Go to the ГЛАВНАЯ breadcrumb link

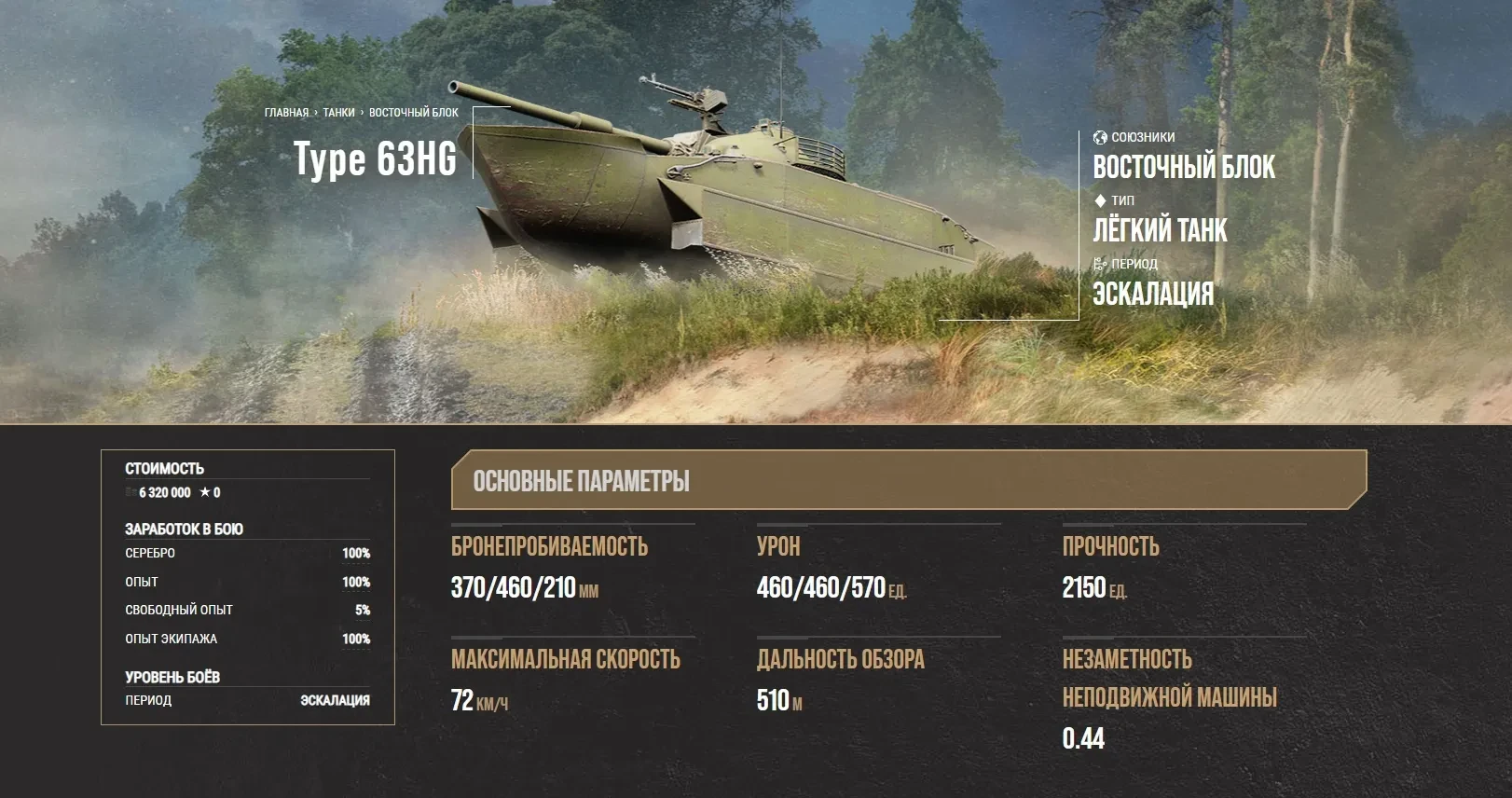point(286,113)
